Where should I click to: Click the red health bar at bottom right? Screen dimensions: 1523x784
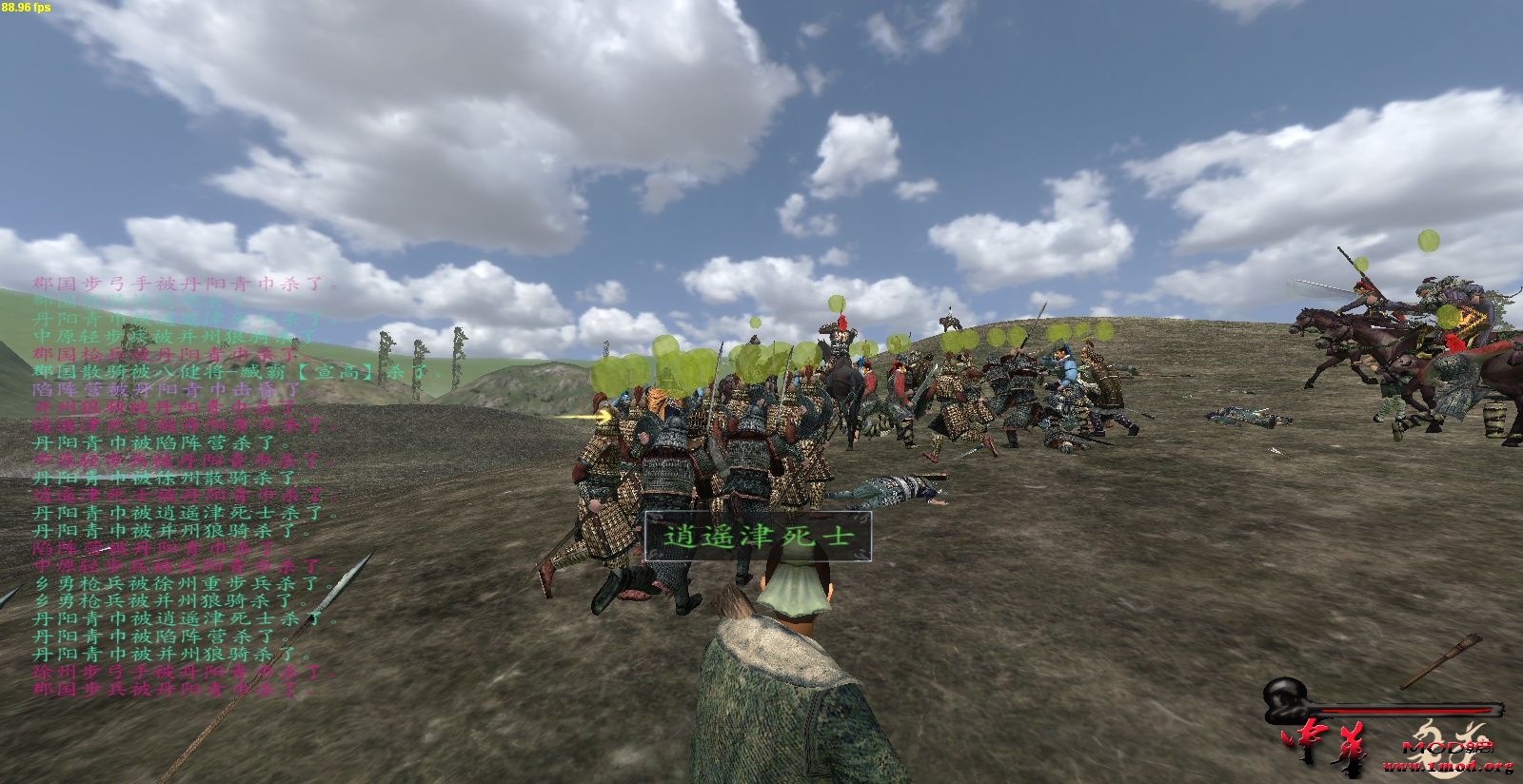click(x=1409, y=710)
